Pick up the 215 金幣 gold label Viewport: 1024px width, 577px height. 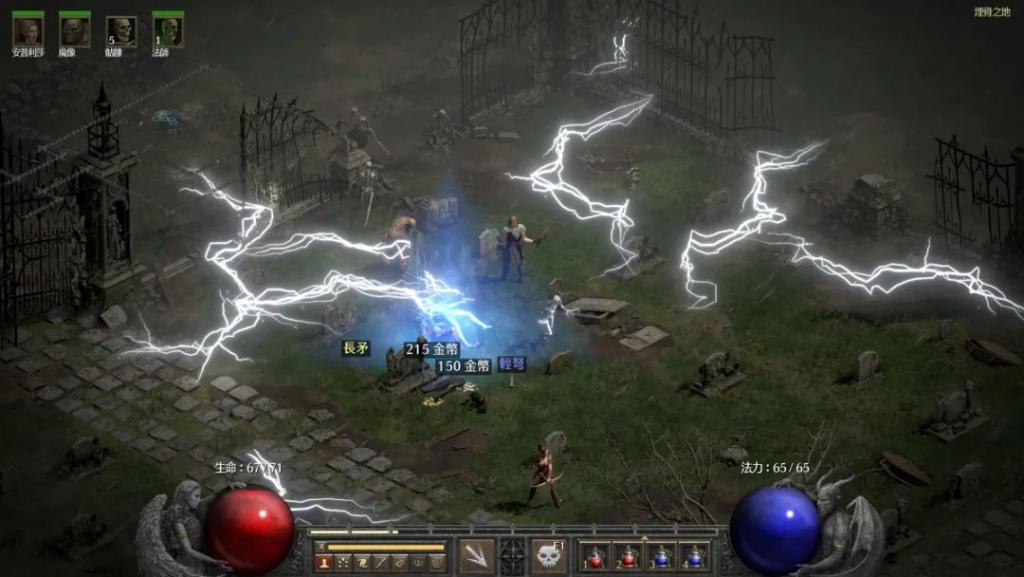431,349
